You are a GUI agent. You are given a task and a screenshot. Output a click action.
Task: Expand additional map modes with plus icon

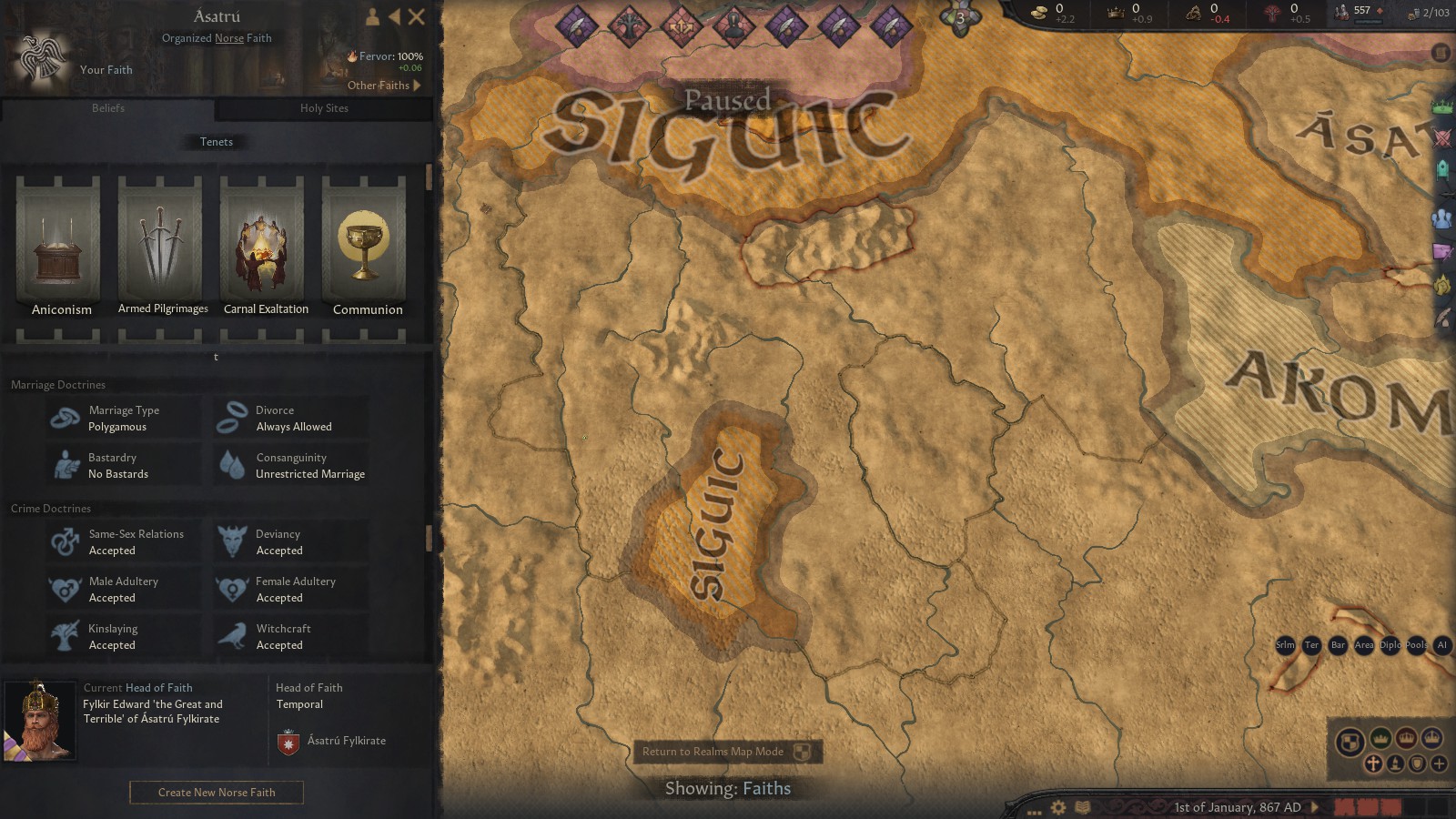tap(1439, 763)
